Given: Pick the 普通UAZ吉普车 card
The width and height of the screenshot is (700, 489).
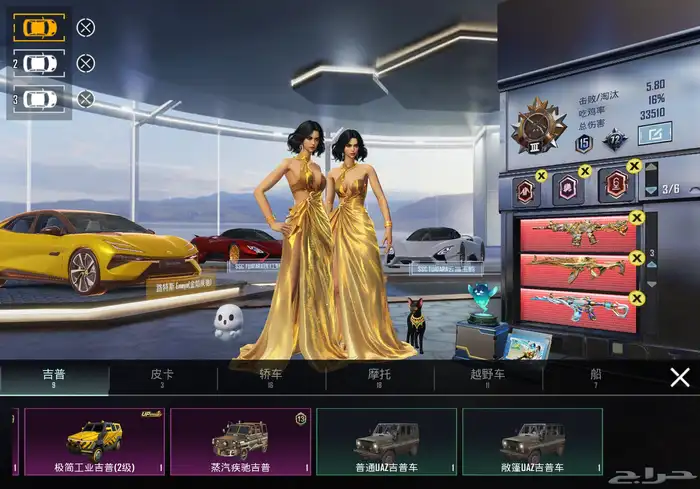Looking at the screenshot, I should (386, 441).
